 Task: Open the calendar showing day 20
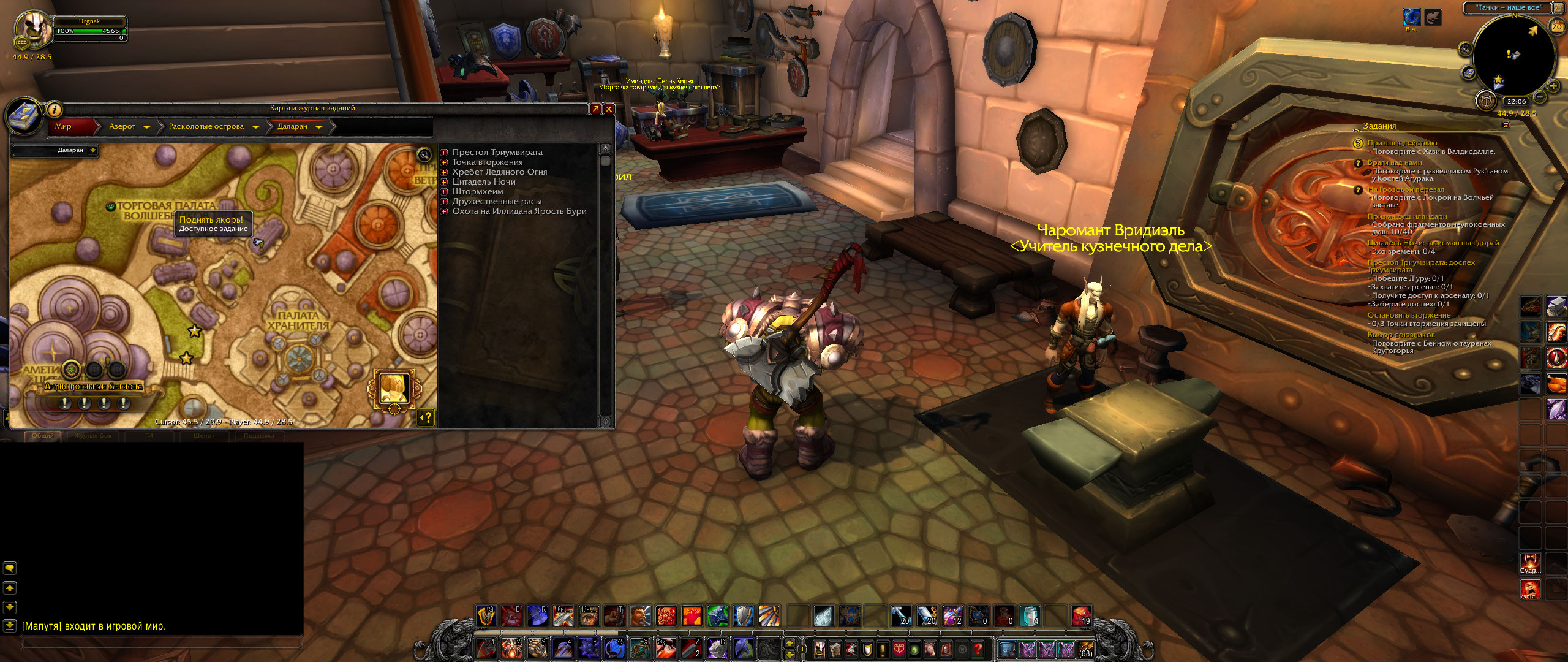1556,27
